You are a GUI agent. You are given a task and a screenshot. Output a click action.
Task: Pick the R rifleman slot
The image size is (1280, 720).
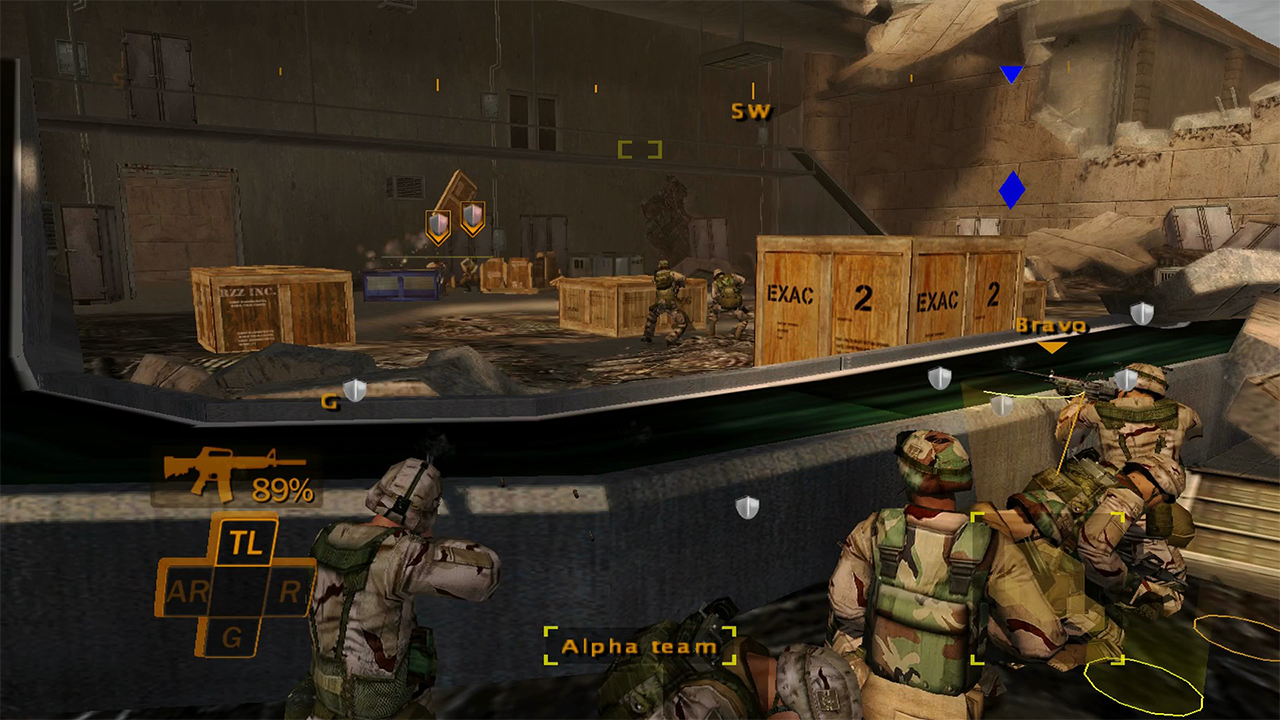pyautogui.click(x=289, y=592)
